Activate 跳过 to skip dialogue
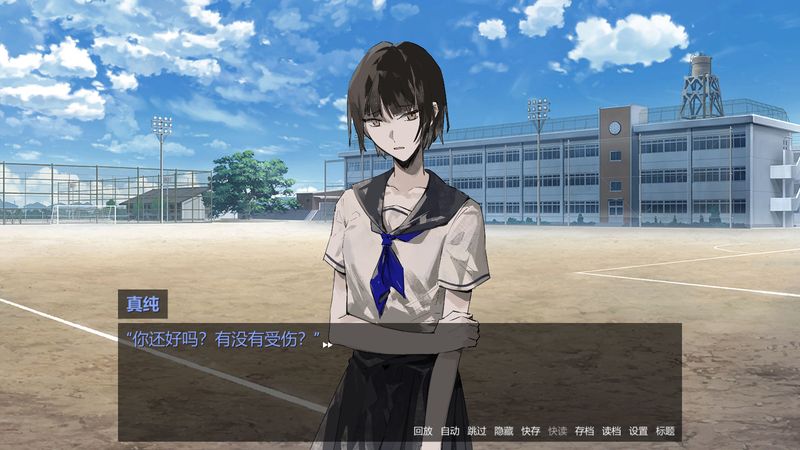Screen dimensions: 800x450 tap(476, 431)
